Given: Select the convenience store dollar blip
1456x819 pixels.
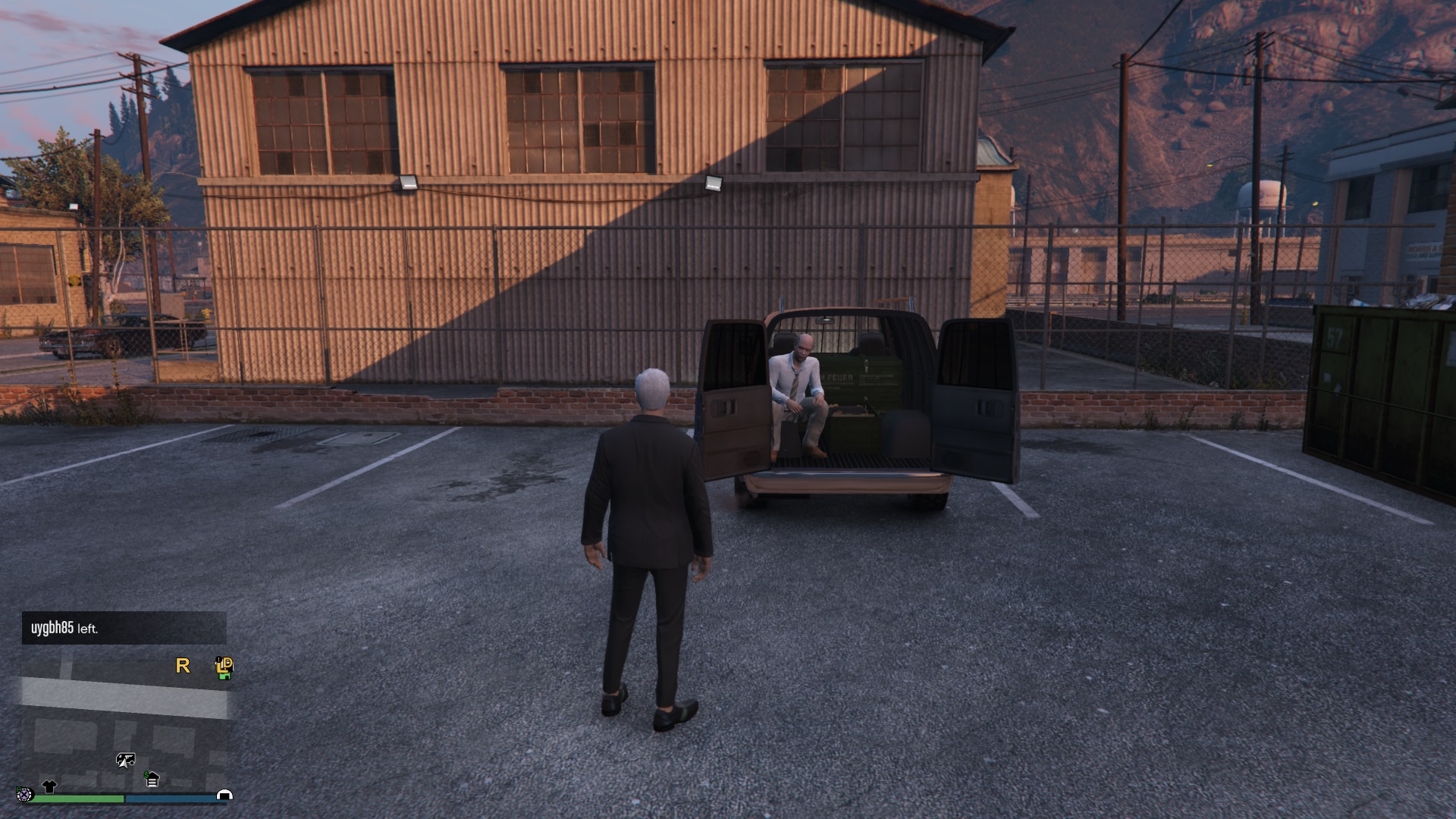Looking at the screenshot, I should coord(152,779).
